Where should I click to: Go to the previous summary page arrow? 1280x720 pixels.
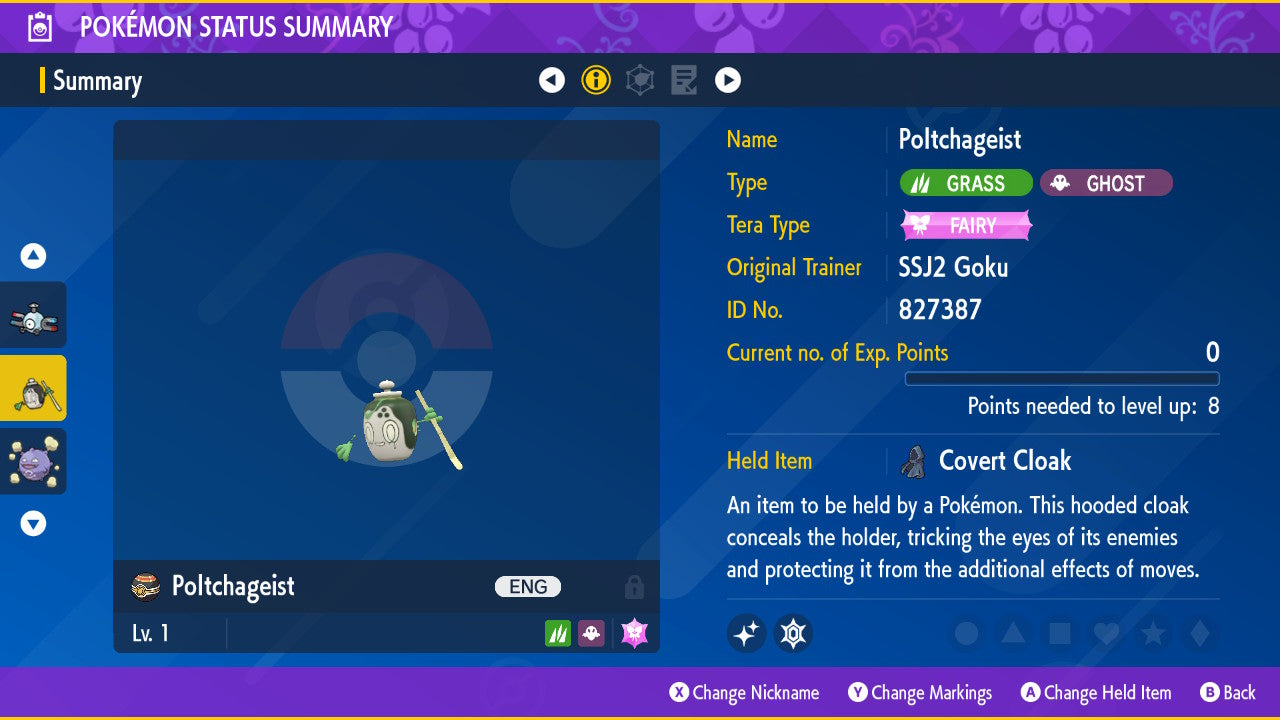[552, 80]
